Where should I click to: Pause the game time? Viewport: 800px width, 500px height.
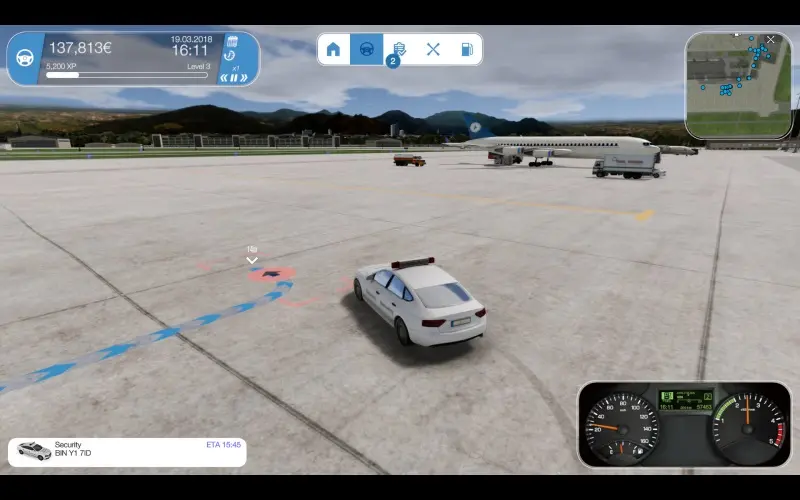click(x=234, y=77)
